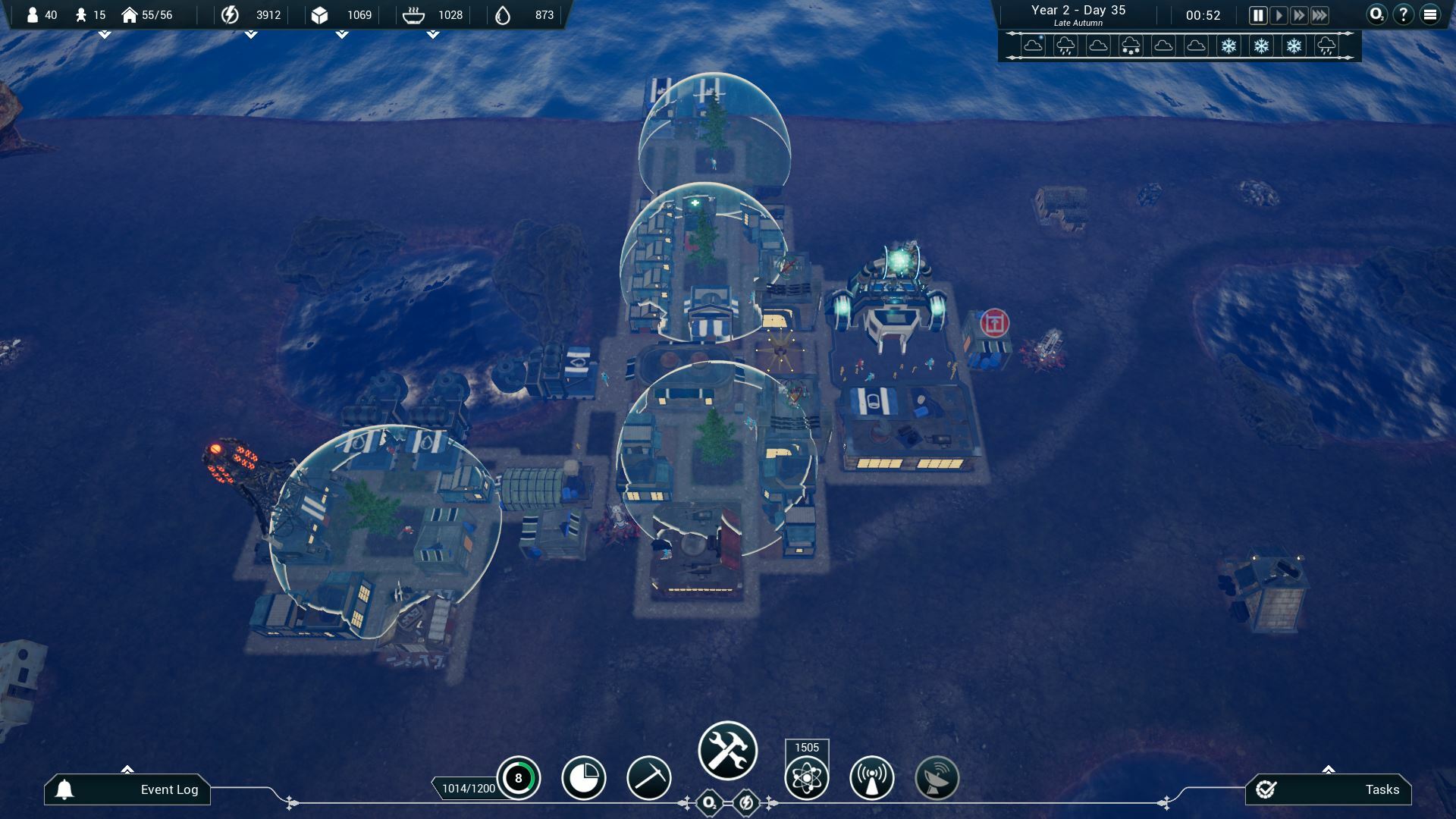Open the O2 button in top bar
This screenshot has width=1456, height=819.
pyautogui.click(x=1376, y=15)
